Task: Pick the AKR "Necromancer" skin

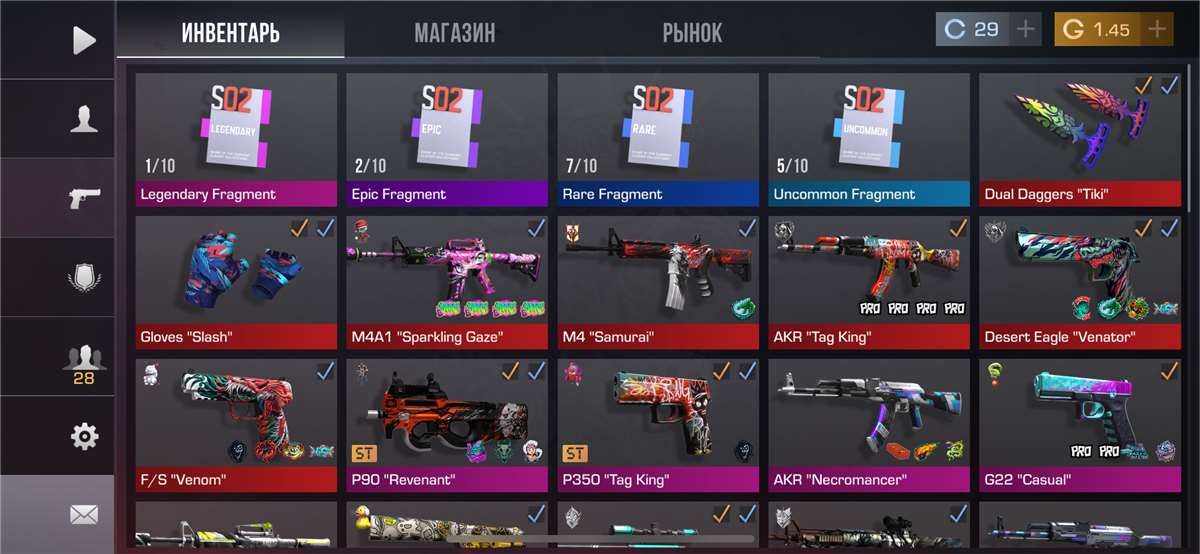Action: 869,425
